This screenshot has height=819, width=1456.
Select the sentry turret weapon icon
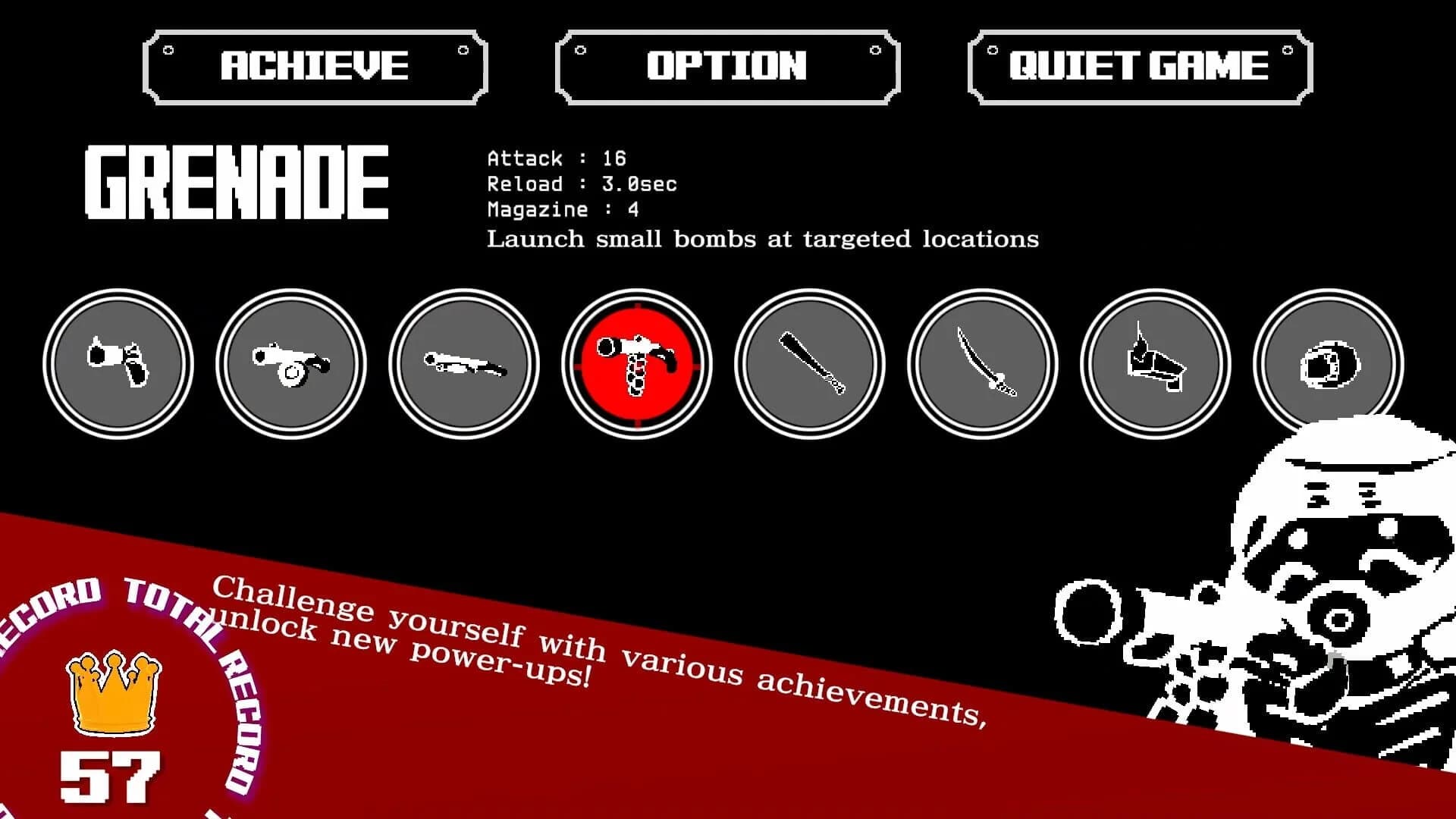click(1155, 364)
